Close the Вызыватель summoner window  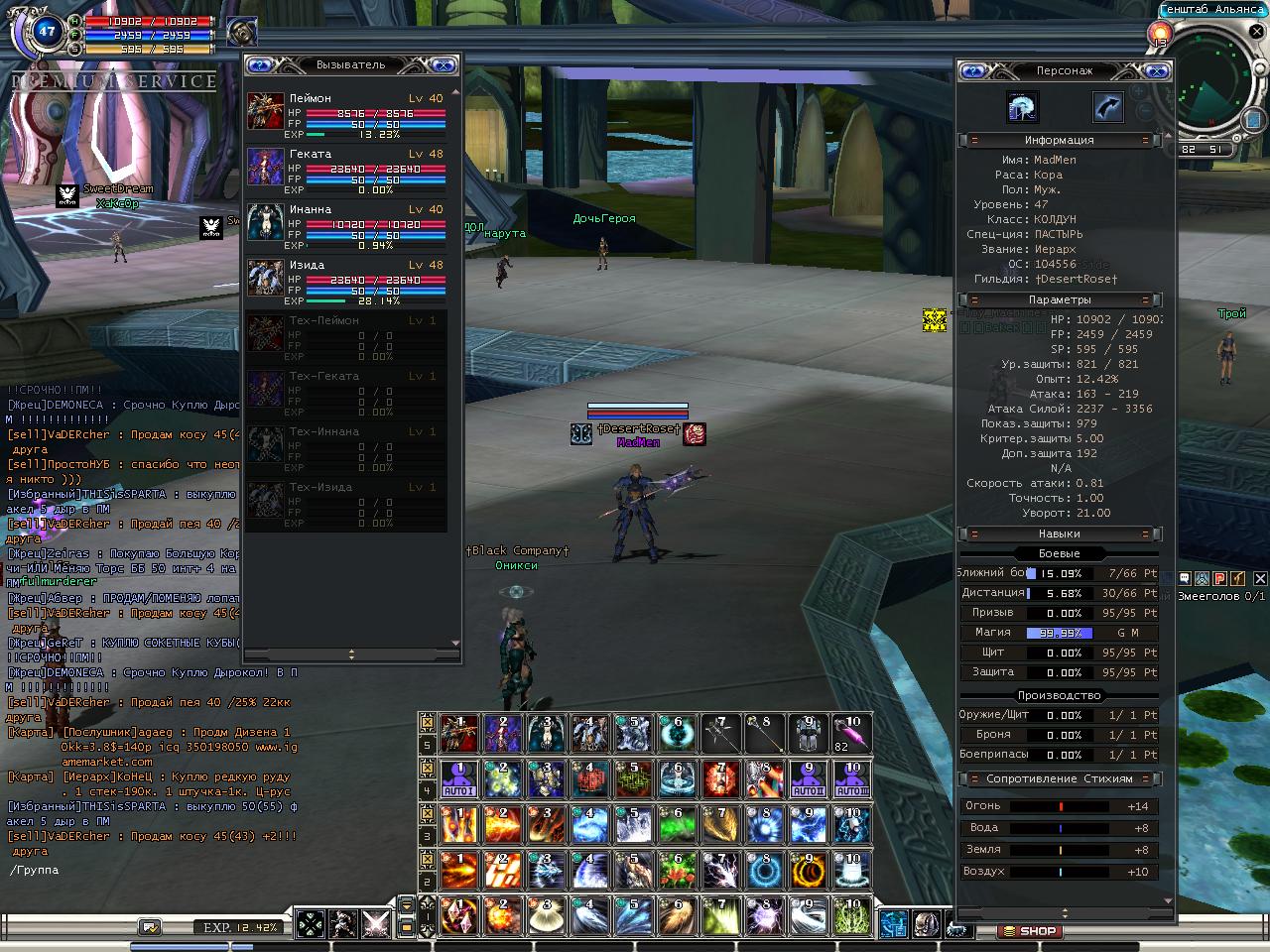pos(444,65)
